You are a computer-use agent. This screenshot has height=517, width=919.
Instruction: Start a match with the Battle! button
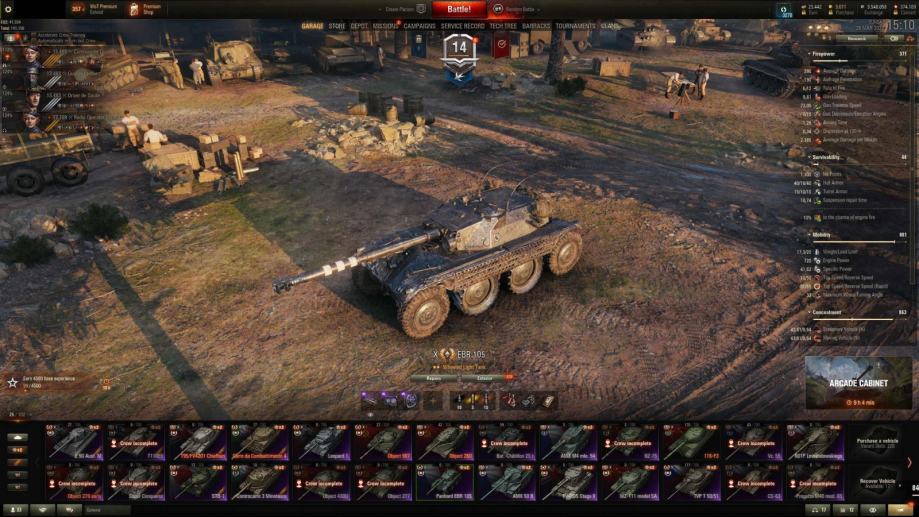(459, 9)
